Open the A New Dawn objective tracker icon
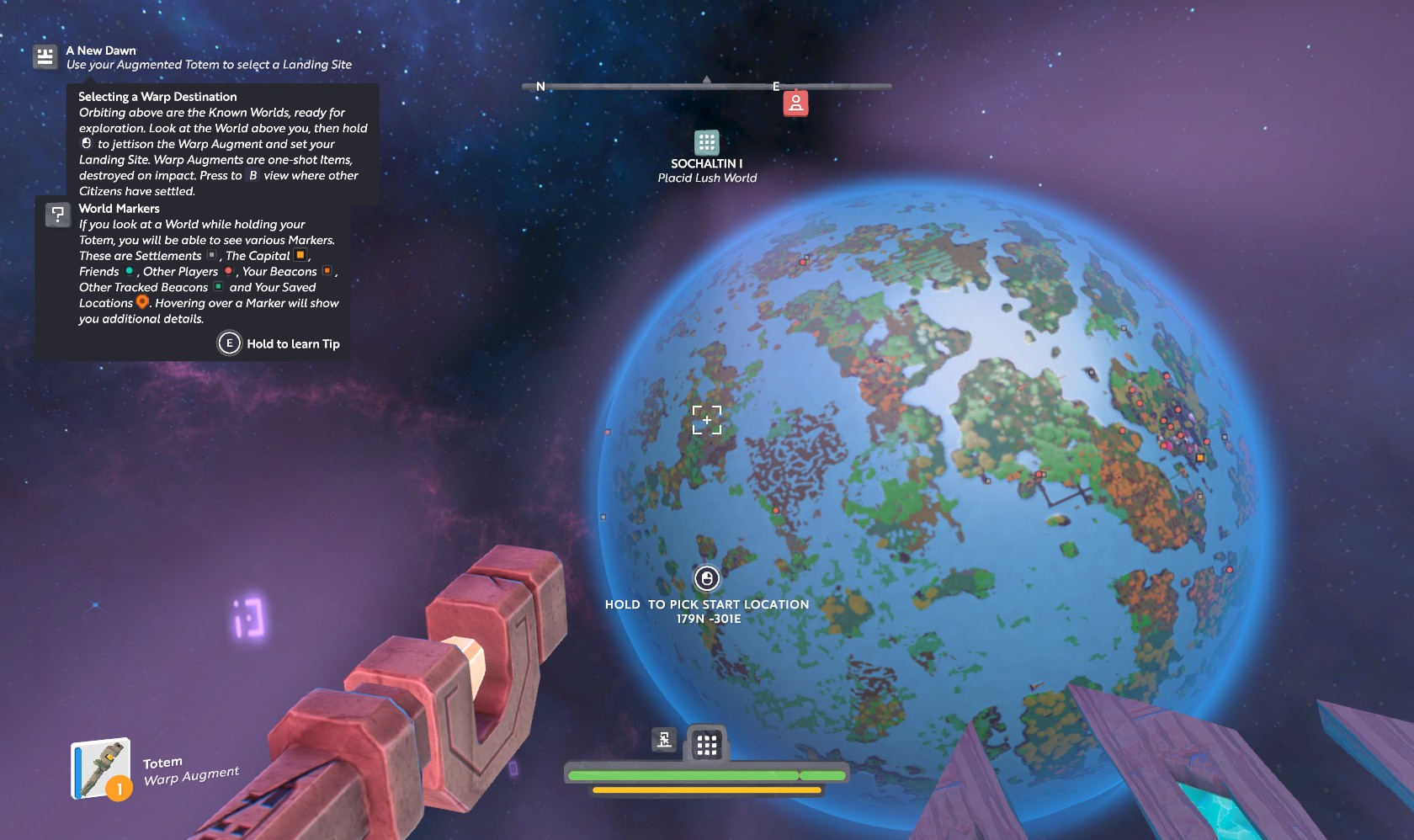The width and height of the screenshot is (1414, 840). (x=45, y=57)
